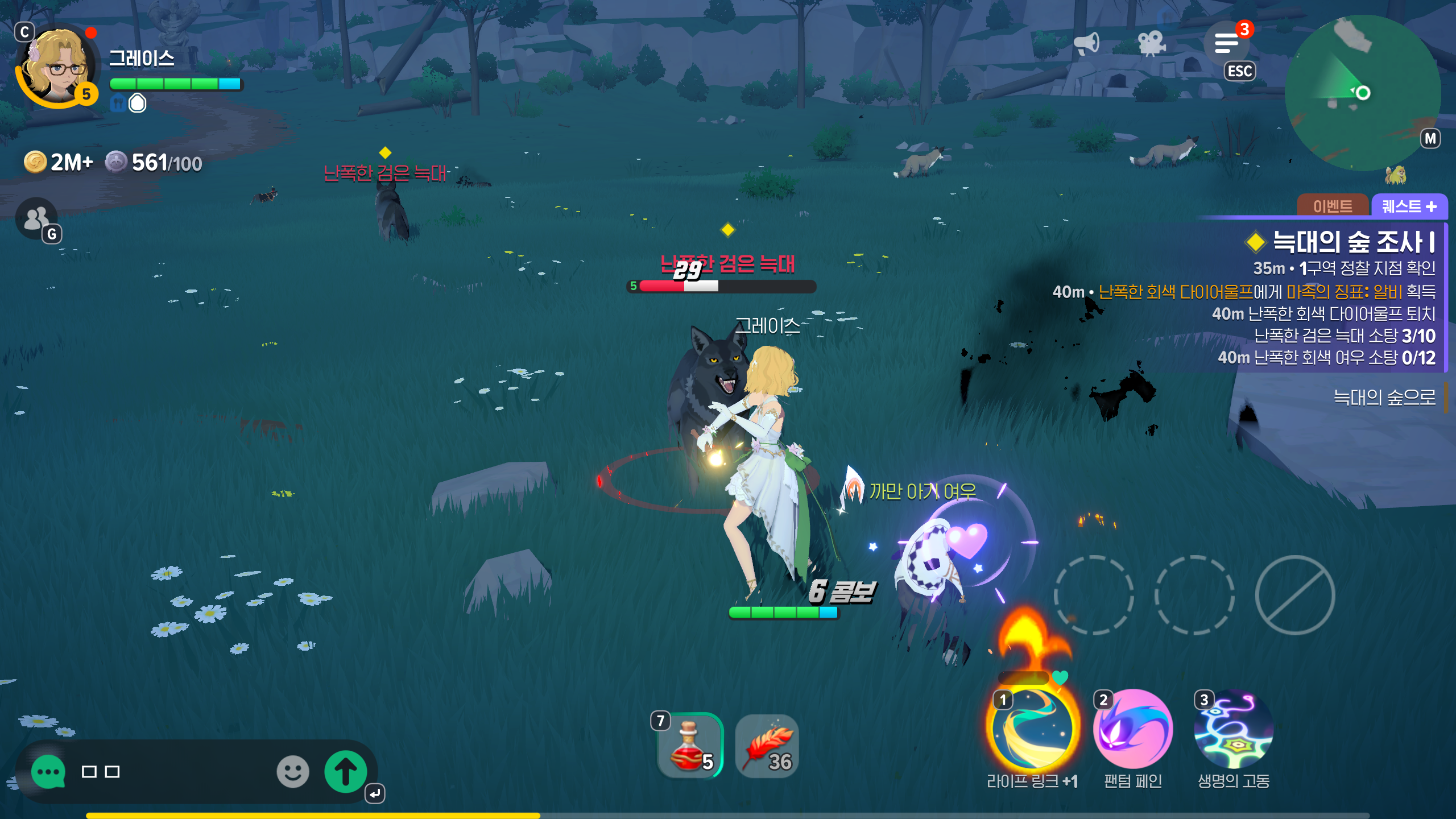Open the green chat bubble button
This screenshot has width=1456, height=819.
click(x=48, y=772)
